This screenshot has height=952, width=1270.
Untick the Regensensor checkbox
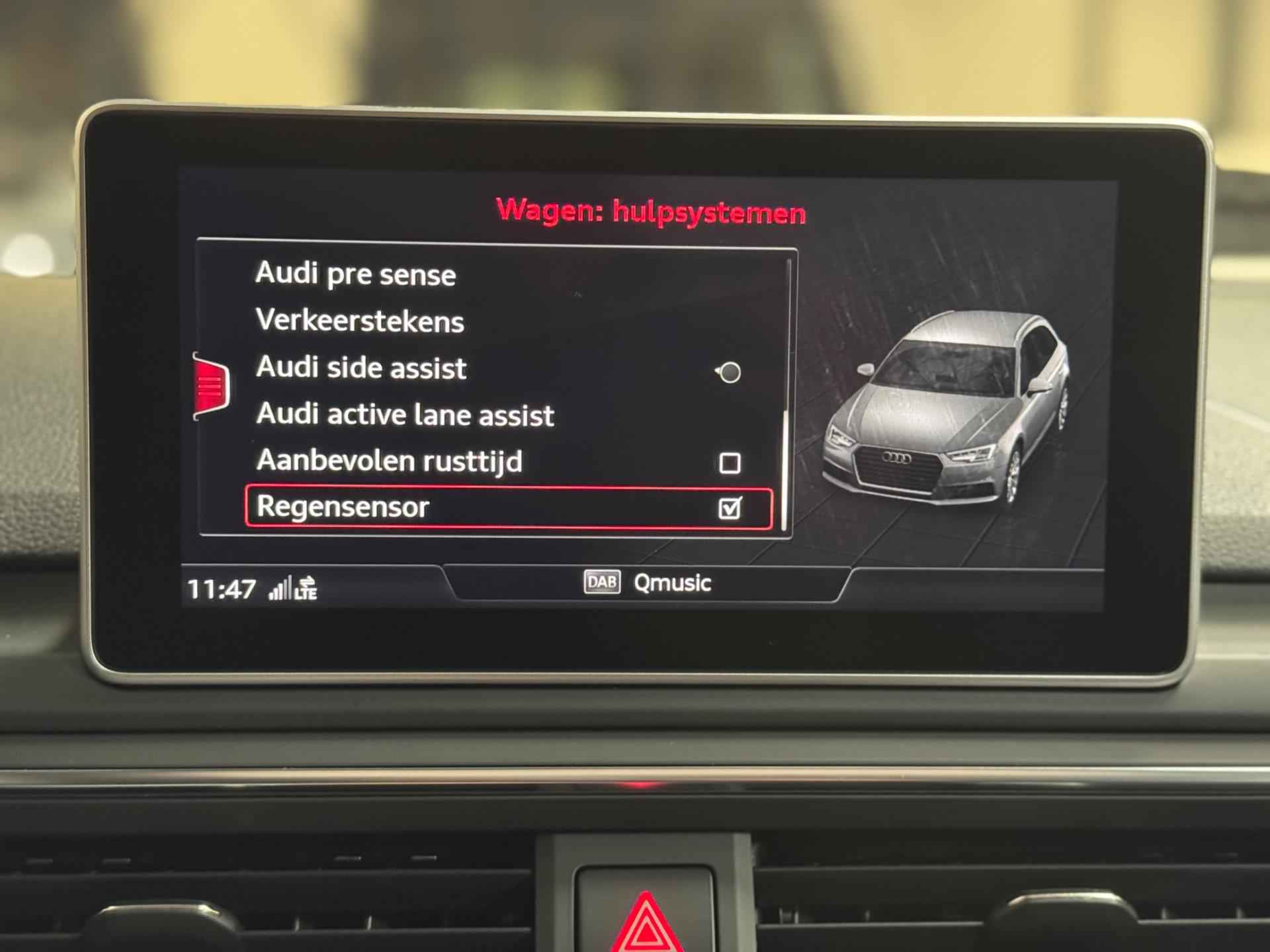point(730,508)
